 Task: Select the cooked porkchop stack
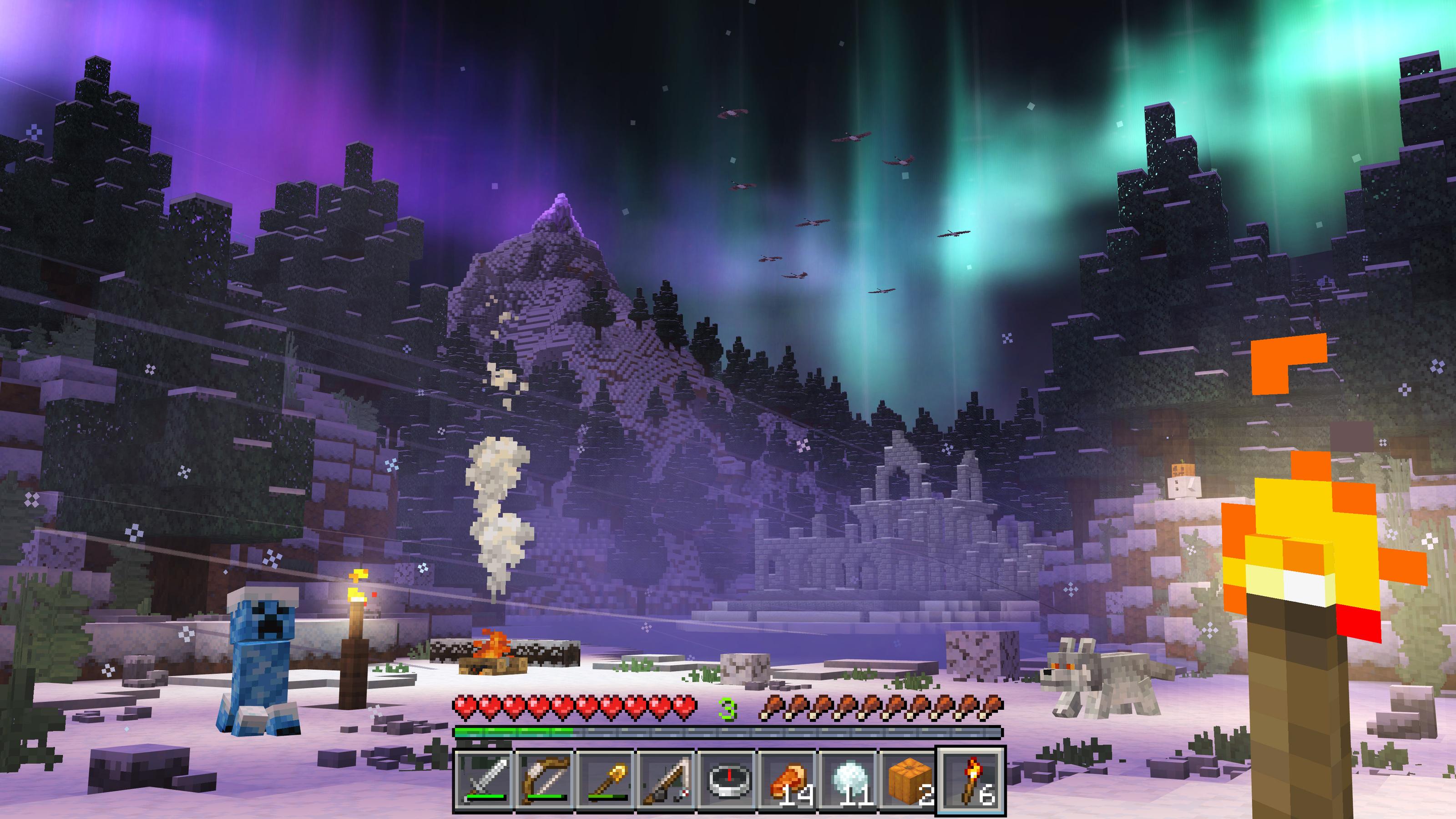(x=789, y=780)
